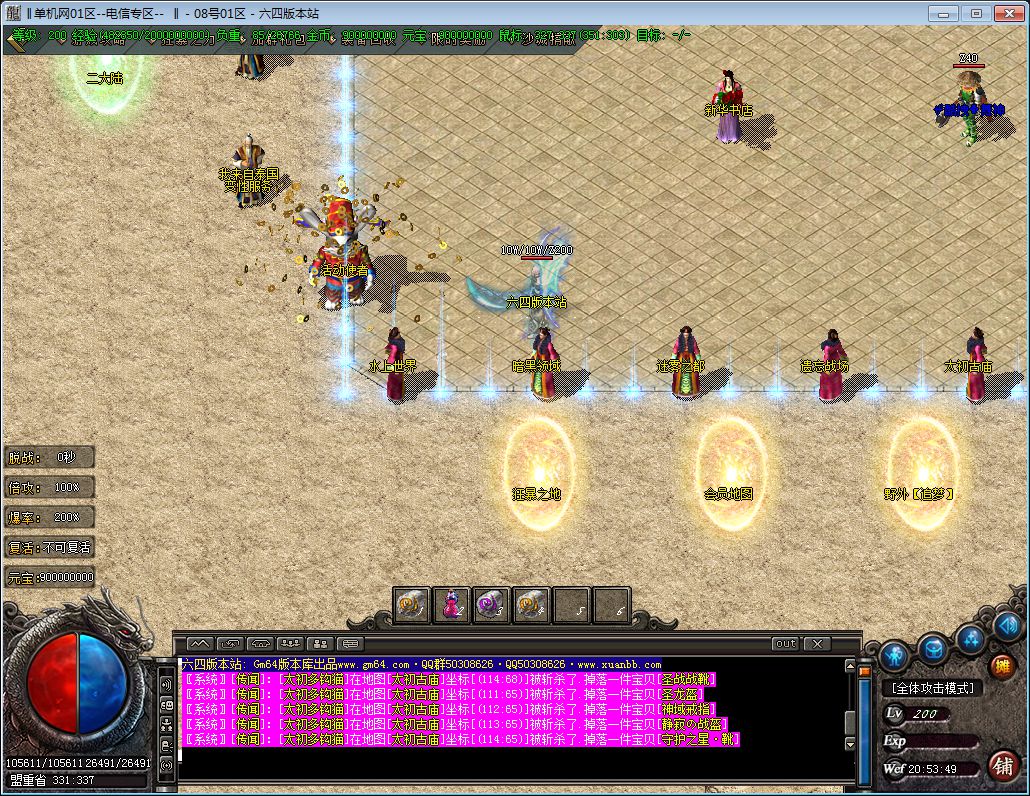Use the red potion in hotbar slot 2

(x=451, y=605)
